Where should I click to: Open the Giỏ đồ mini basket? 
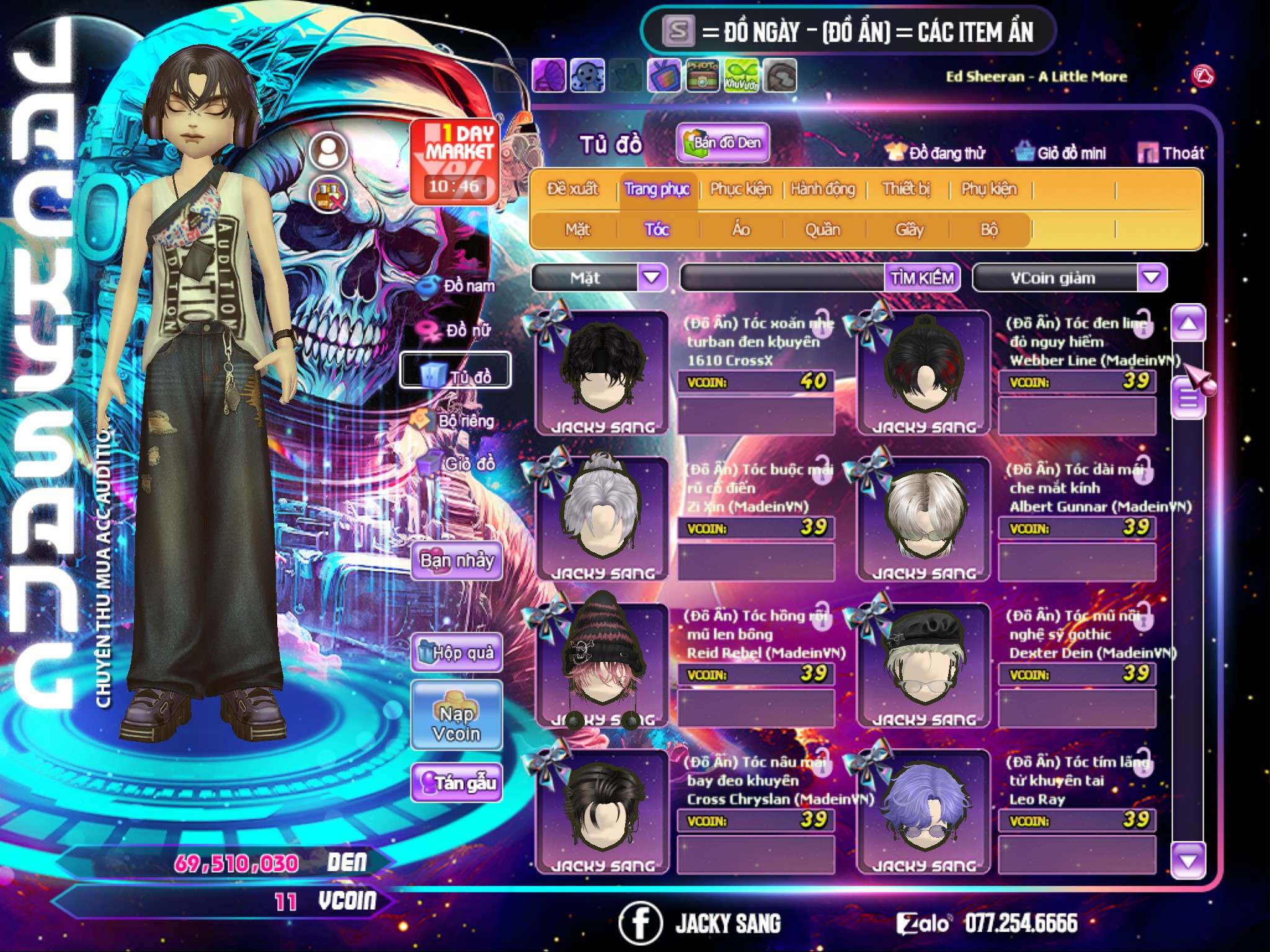(x=1061, y=153)
